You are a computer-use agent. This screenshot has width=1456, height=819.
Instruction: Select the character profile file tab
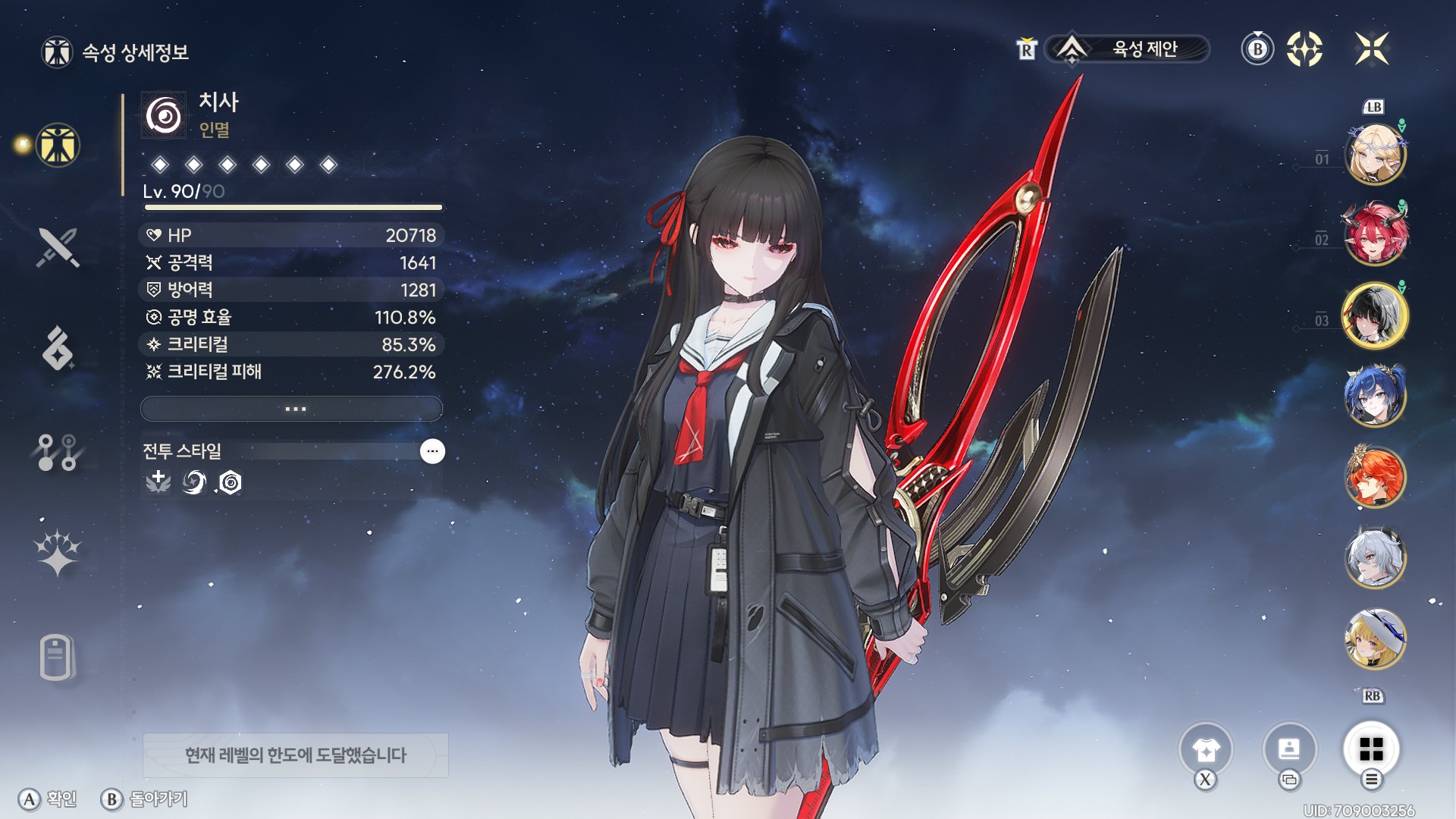click(x=56, y=657)
